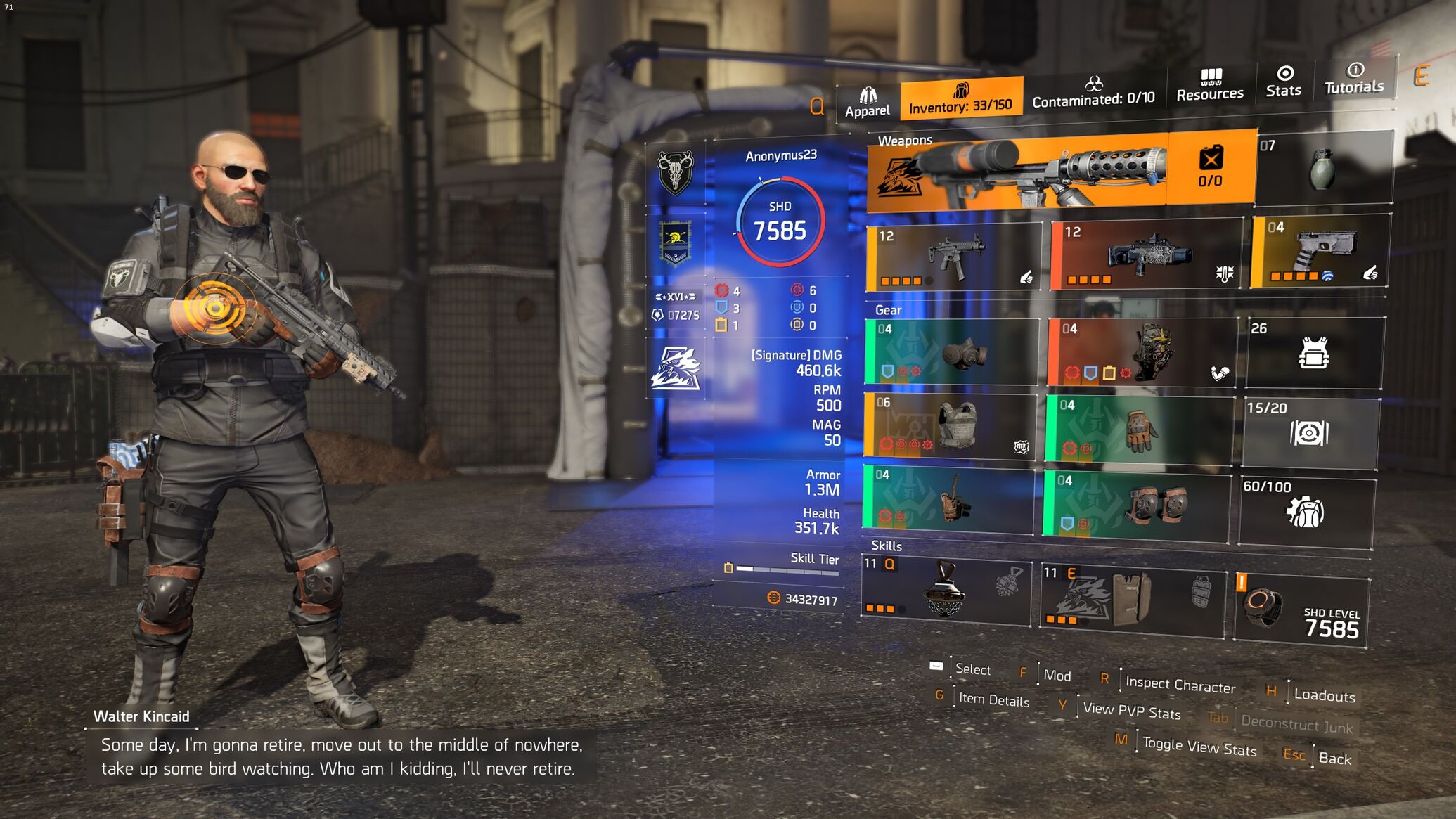Open the kneepads gear slot

[1137, 504]
